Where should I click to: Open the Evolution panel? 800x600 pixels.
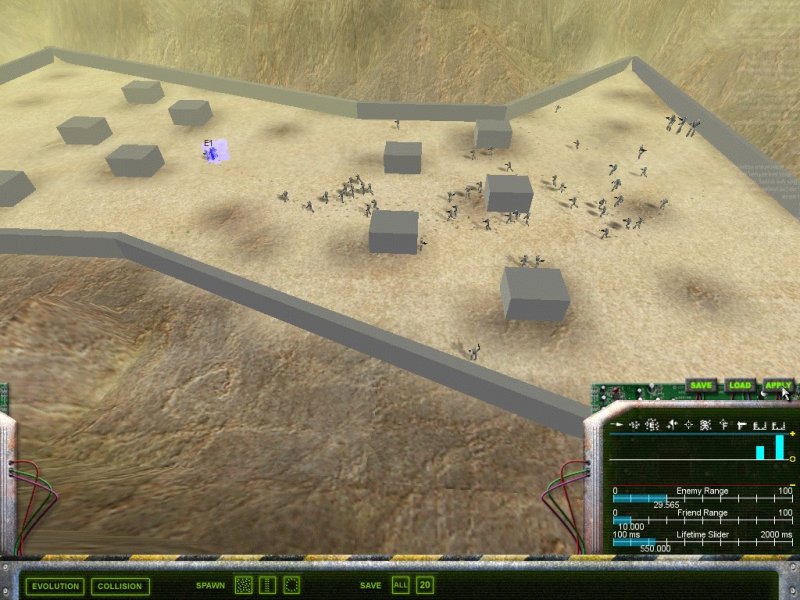pyautogui.click(x=55, y=586)
